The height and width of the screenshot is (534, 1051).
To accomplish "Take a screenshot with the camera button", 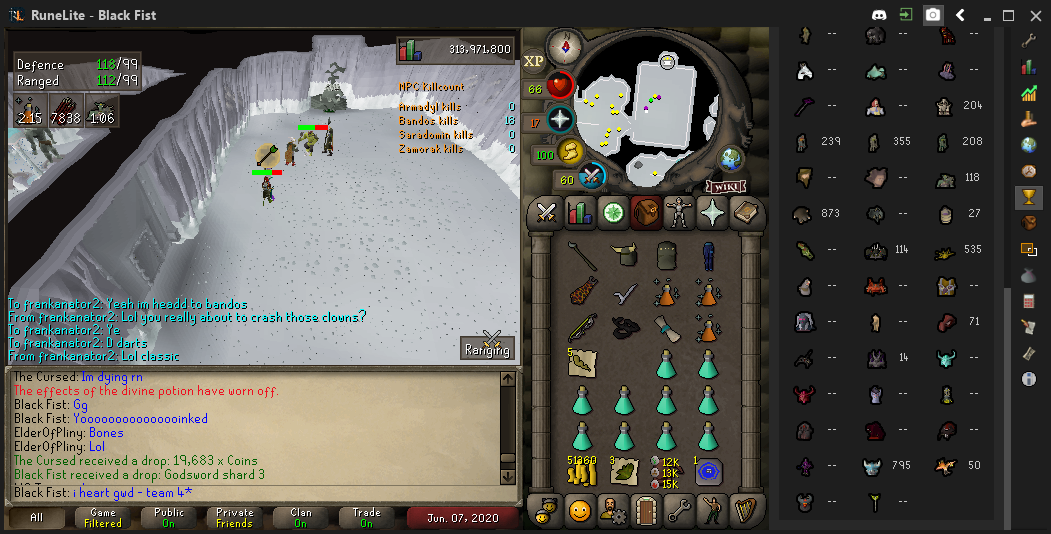I will [x=933, y=15].
